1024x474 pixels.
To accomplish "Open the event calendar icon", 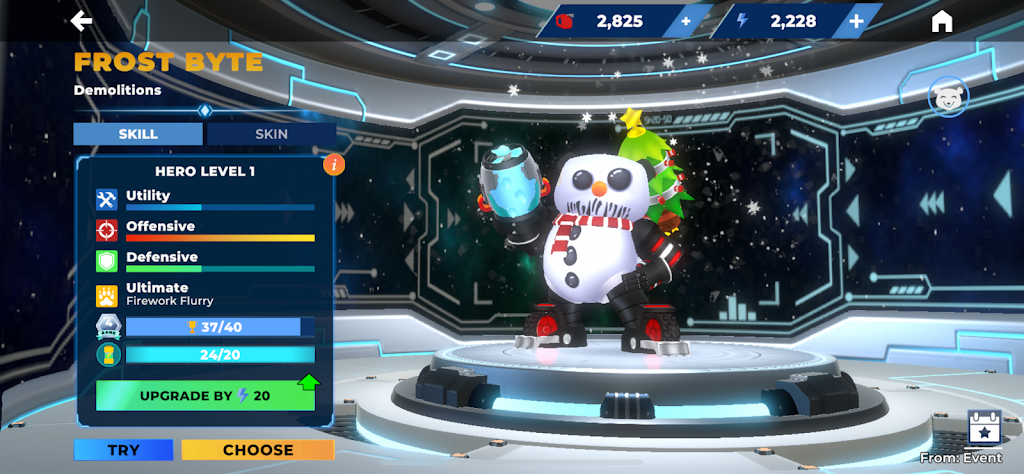I will coord(984,429).
